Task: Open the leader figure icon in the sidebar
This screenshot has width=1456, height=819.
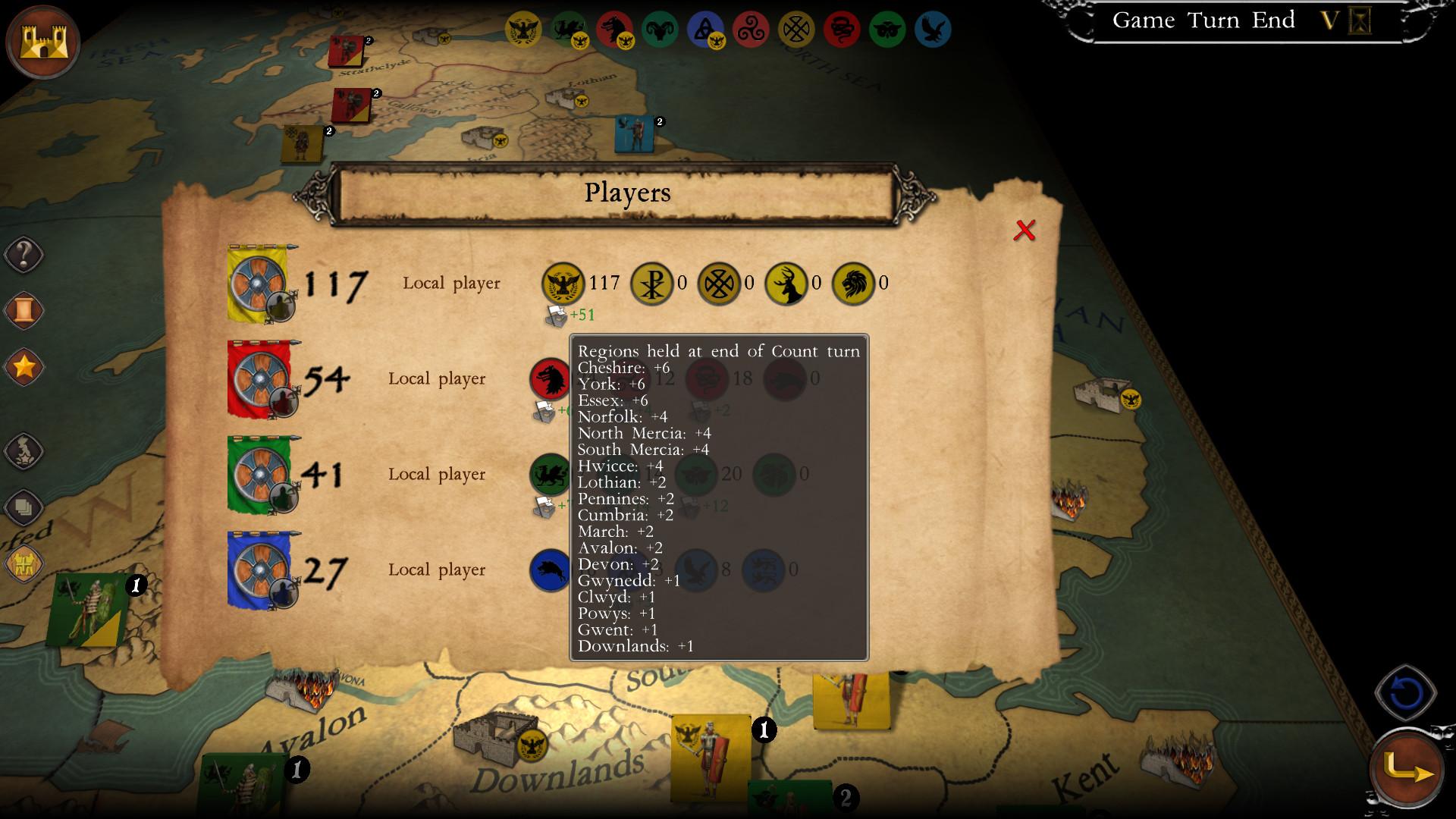Action: (24, 450)
